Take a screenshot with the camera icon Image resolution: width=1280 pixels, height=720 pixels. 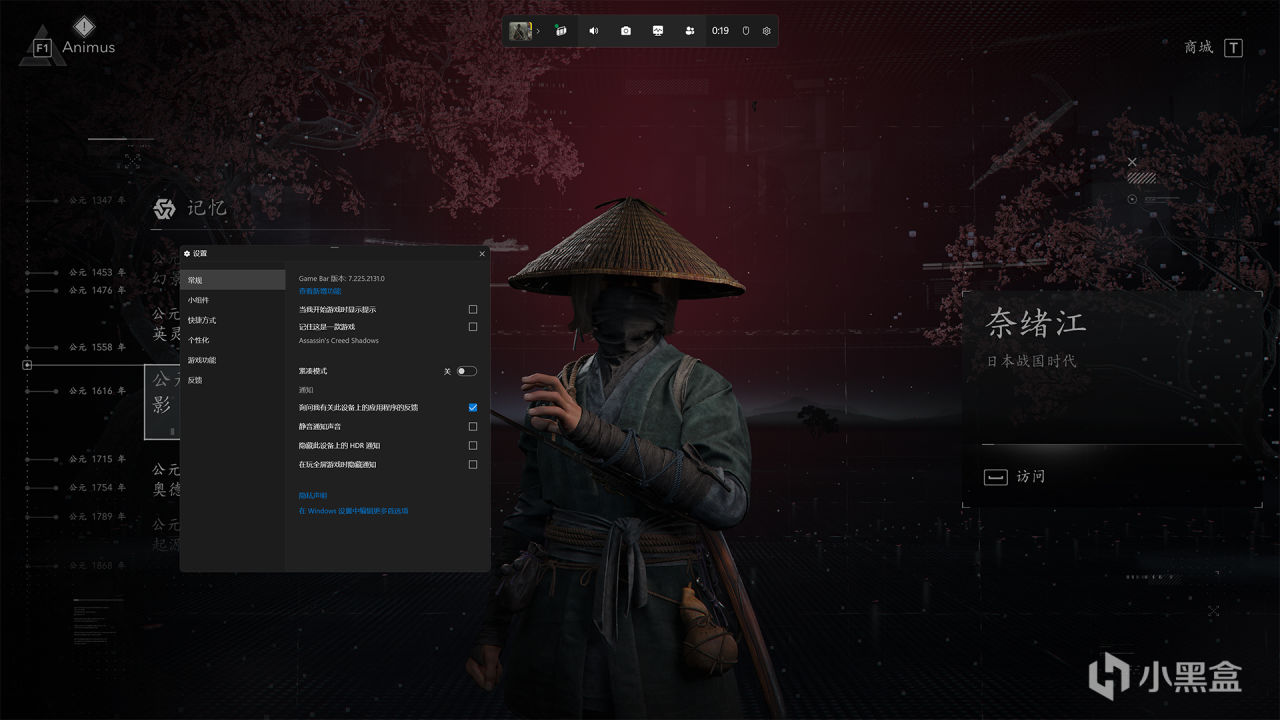tap(626, 31)
